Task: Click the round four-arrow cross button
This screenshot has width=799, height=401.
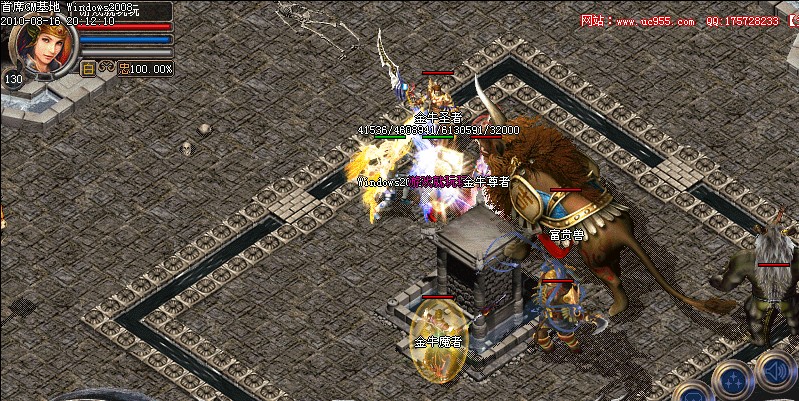Action: tap(733, 382)
